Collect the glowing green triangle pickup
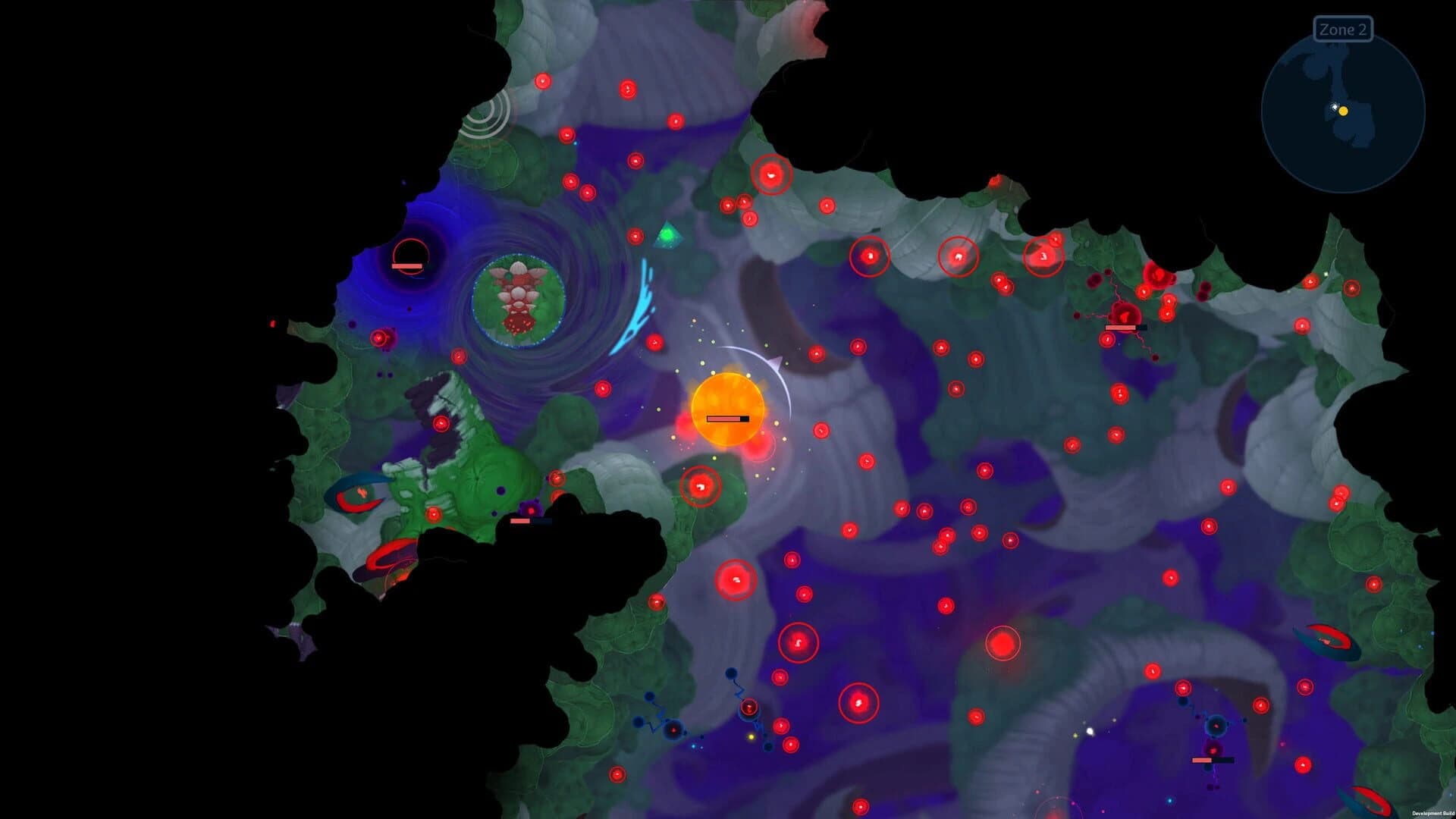The width and height of the screenshot is (1456, 819). pyautogui.click(x=667, y=235)
